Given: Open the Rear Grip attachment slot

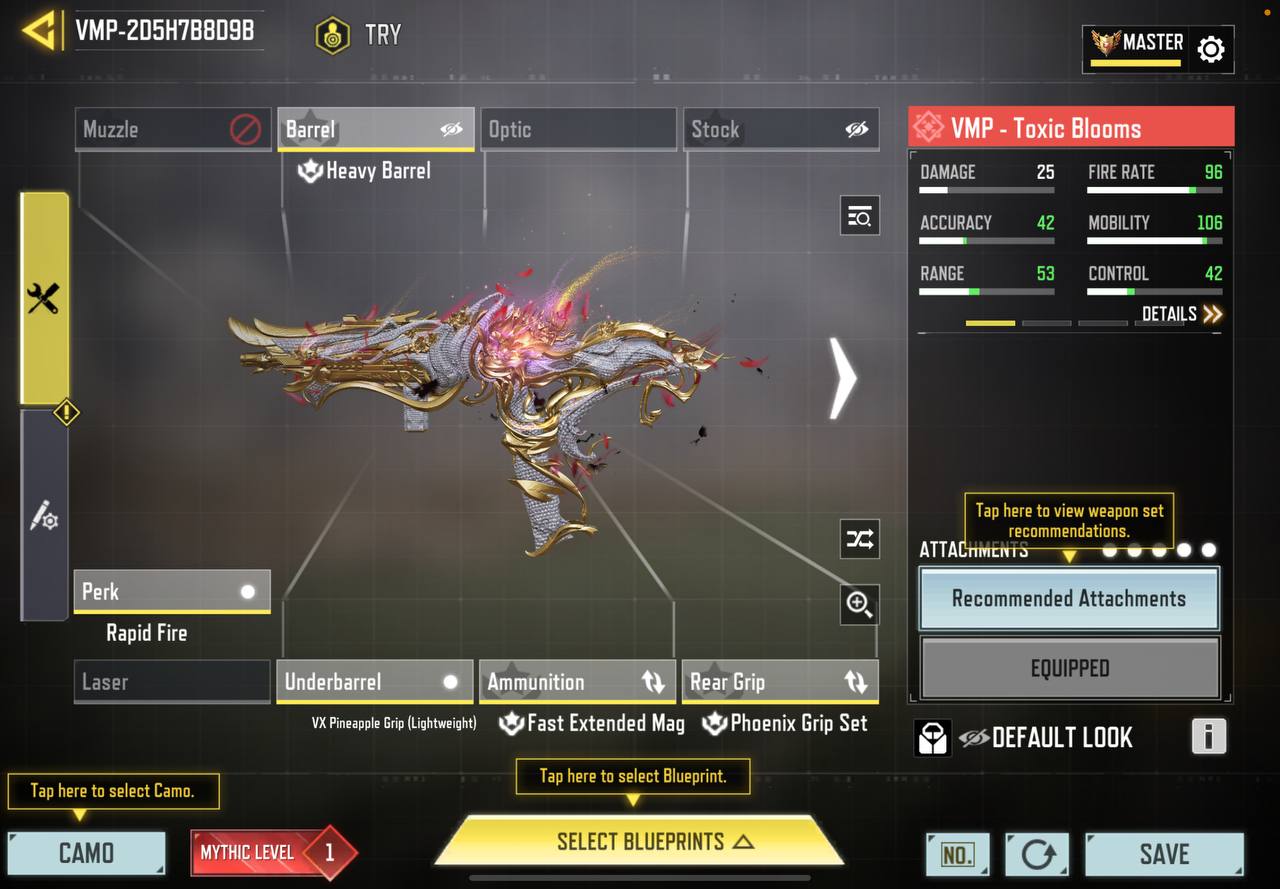Looking at the screenshot, I should tap(779, 682).
